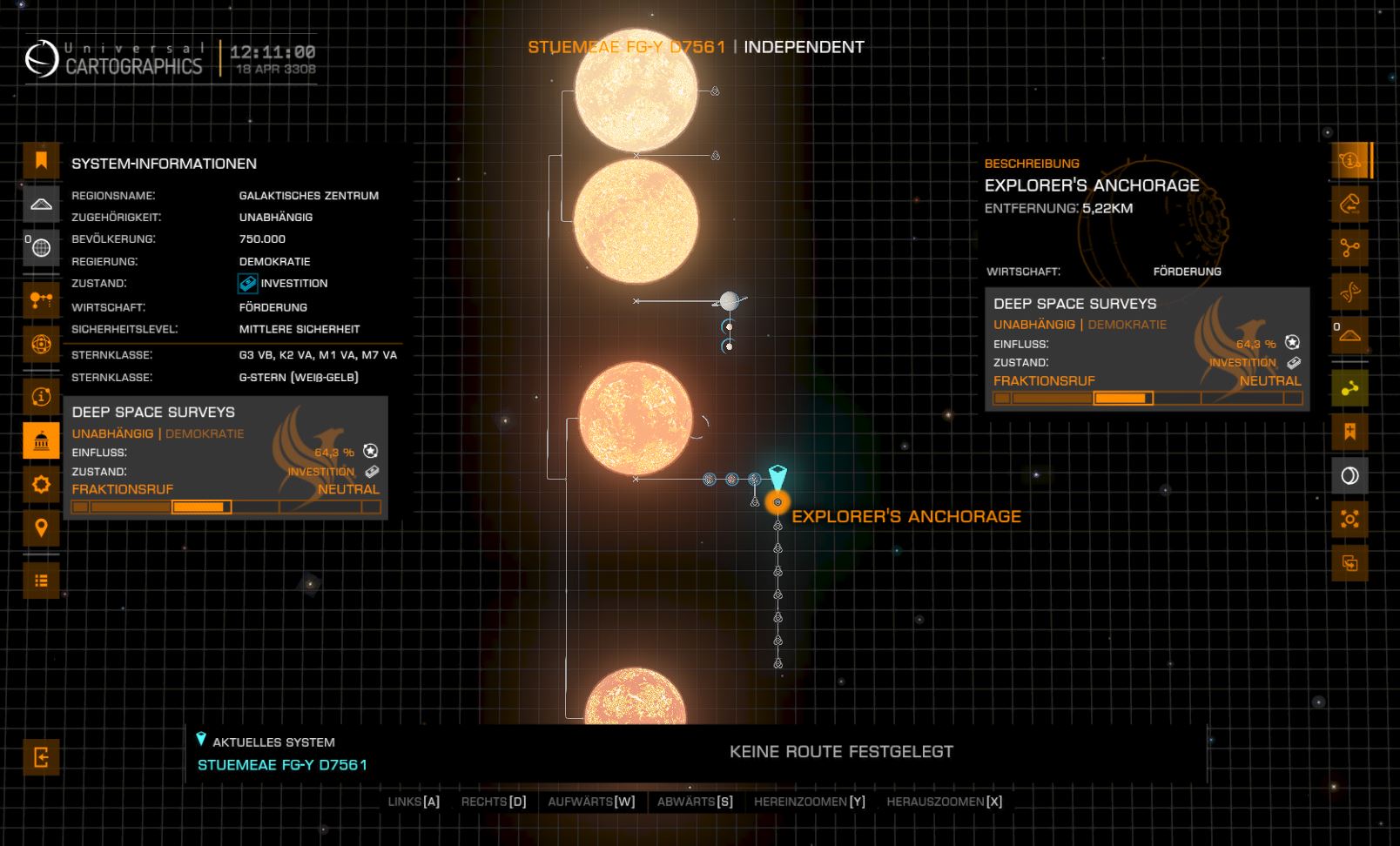This screenshot has height=846, width=1400.
Task: Open the gear-shaped tab in left sidebar
Action: pos(41,484)
